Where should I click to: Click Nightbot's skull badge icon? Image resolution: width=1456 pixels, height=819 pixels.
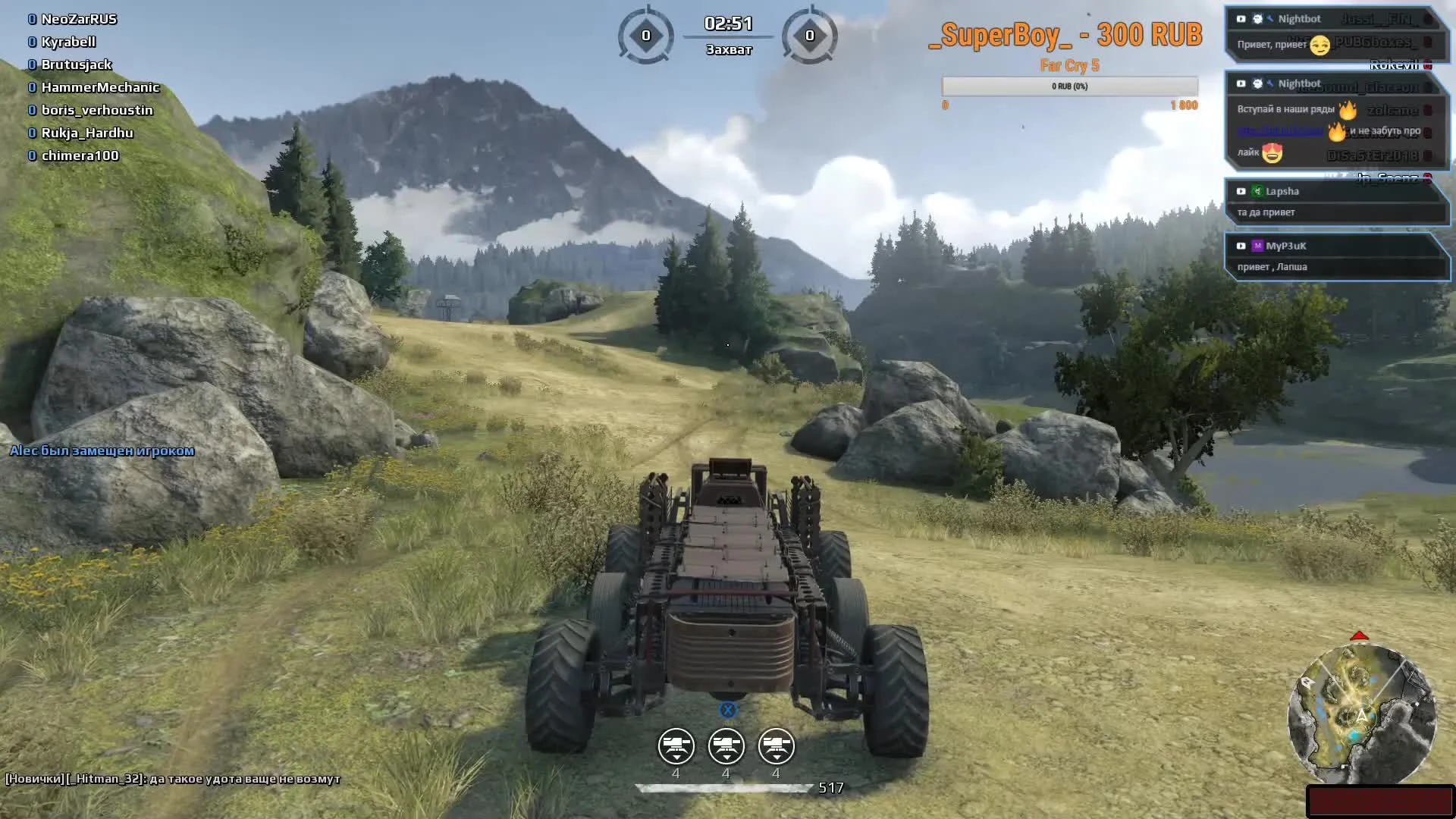point(1257,19)
